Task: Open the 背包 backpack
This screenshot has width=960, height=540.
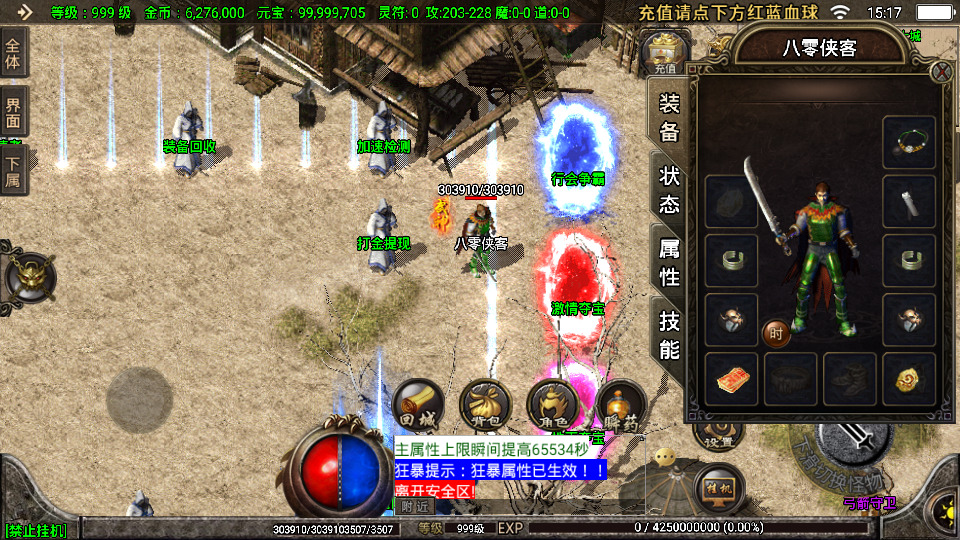Action: pos(485,405)
